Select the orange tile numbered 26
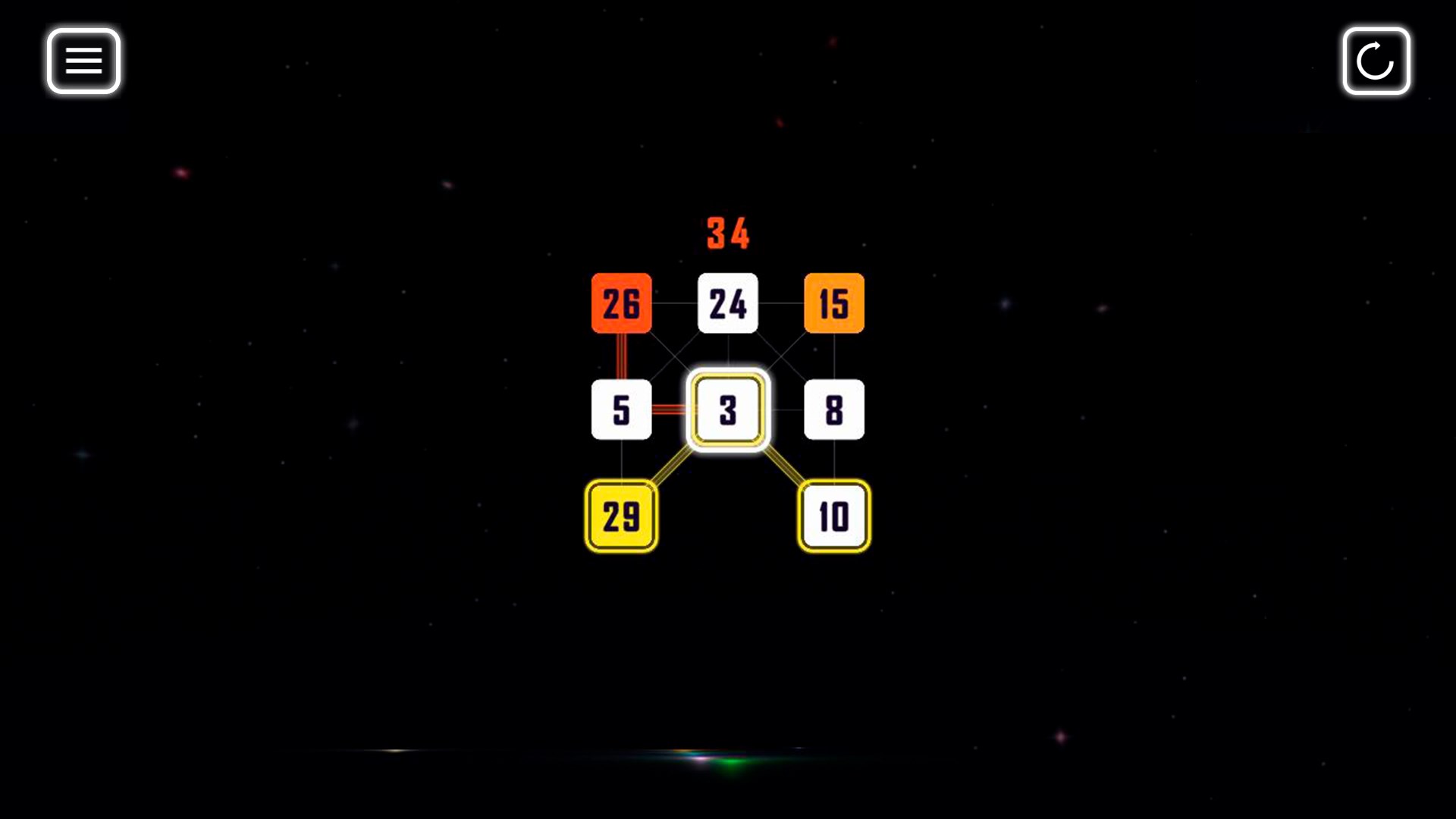The image size is (1456, 819). pyautogui.click(x=621, y=303)
